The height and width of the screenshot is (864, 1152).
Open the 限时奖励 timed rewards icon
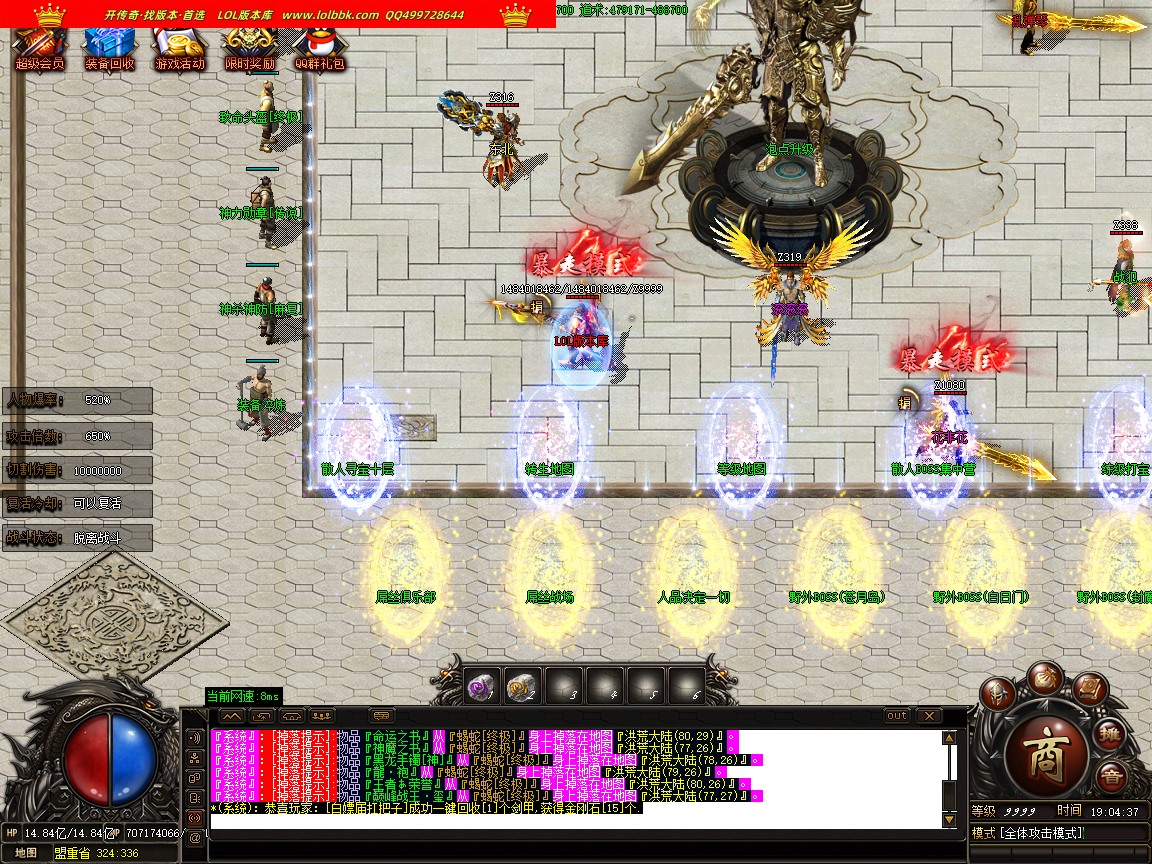[x=249, y=45]
